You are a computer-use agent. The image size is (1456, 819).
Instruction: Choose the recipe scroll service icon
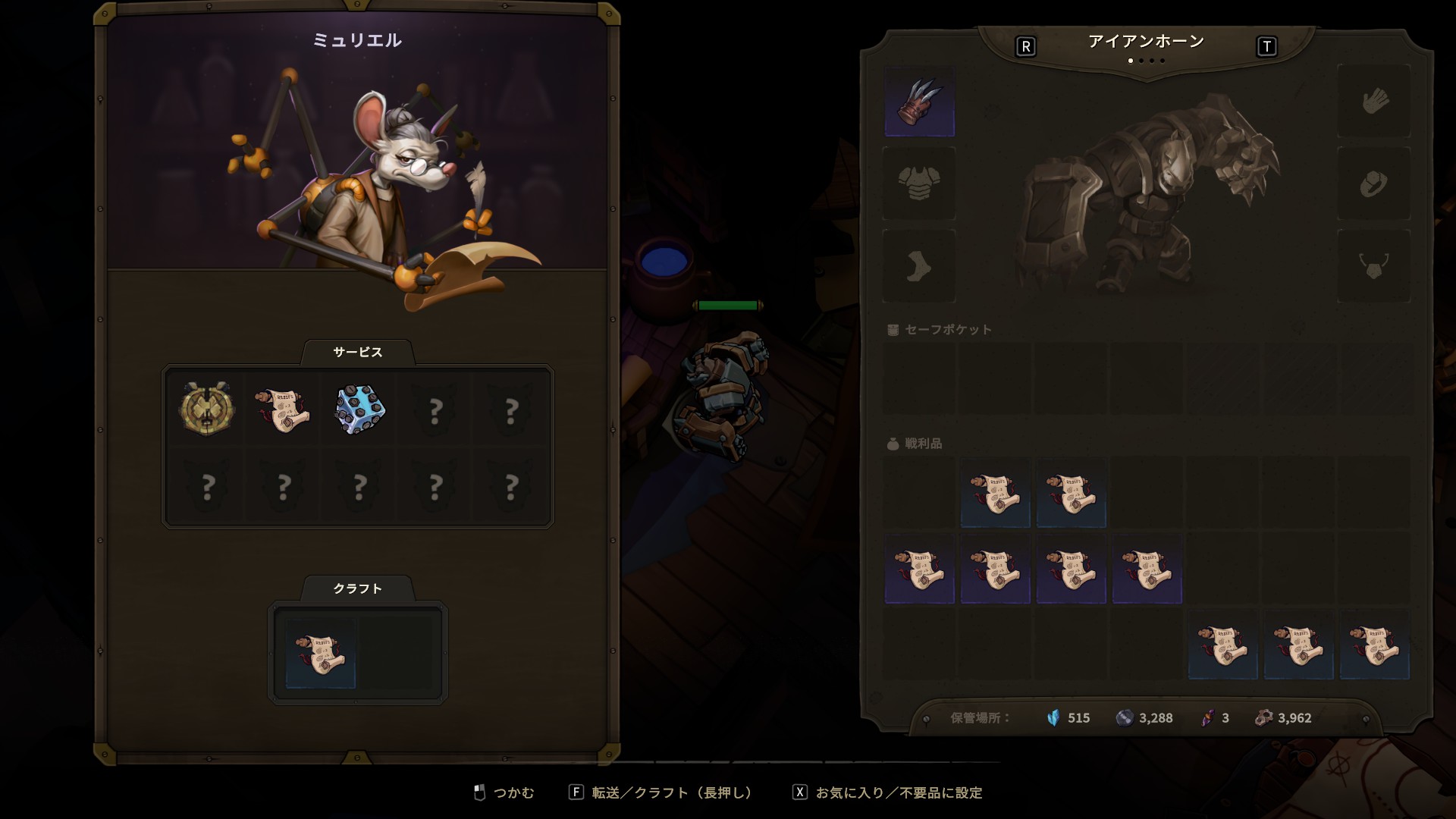pos(283,409)
